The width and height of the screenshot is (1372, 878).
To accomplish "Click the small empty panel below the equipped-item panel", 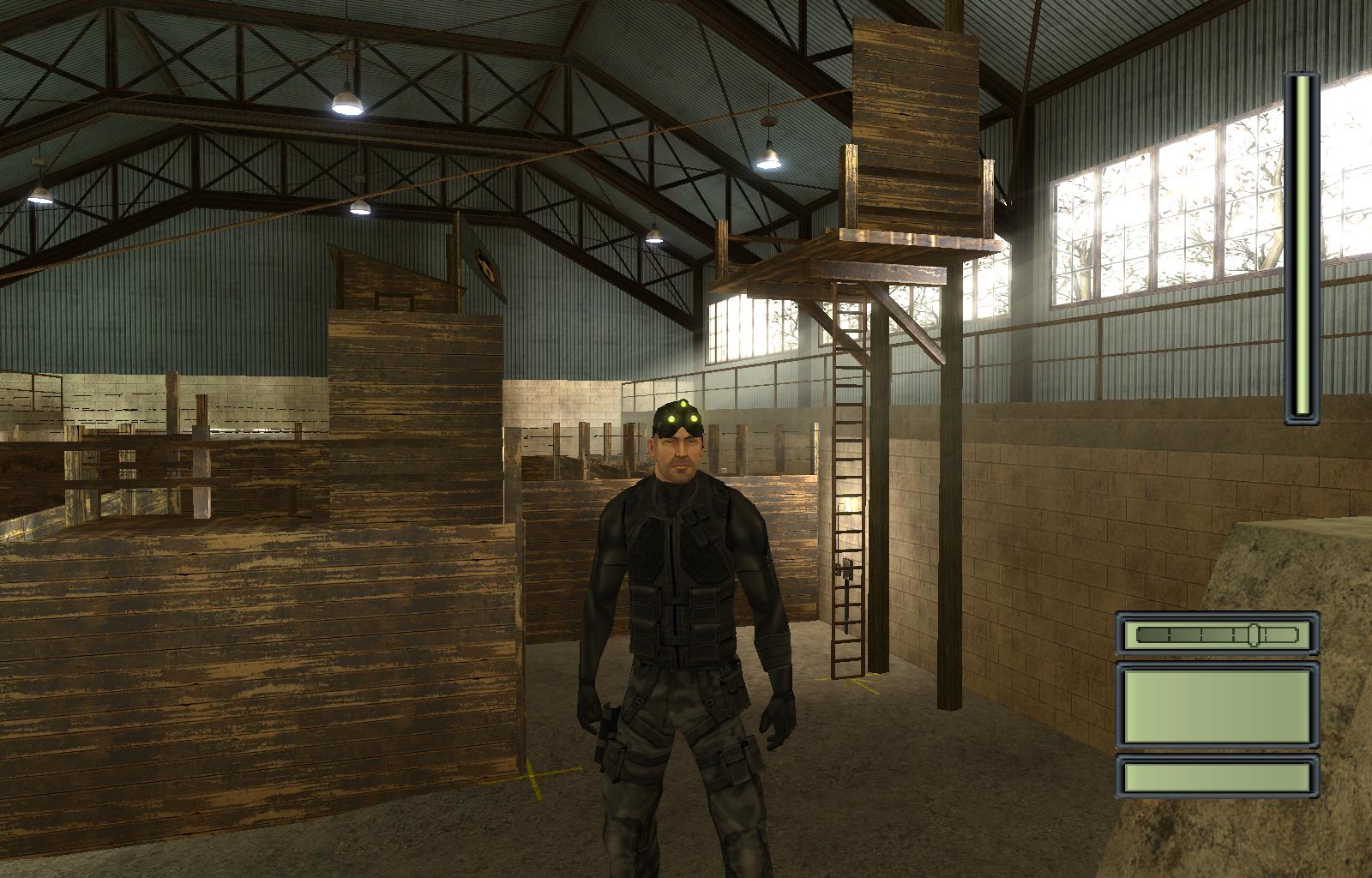I will (x=1217, y=777).
